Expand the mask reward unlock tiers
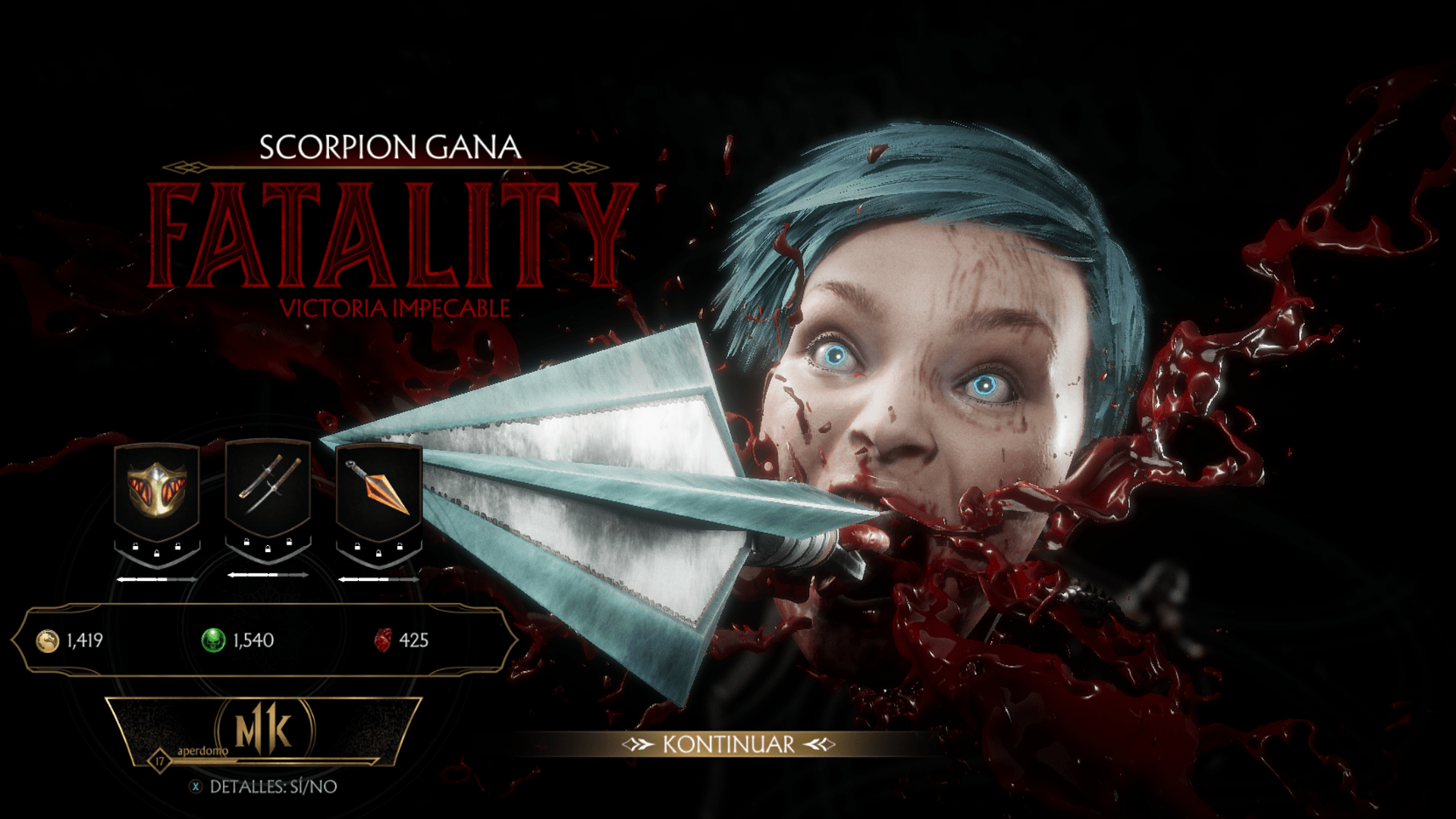The height and width of the screenshot is (819, 1456). coord(157,579)
